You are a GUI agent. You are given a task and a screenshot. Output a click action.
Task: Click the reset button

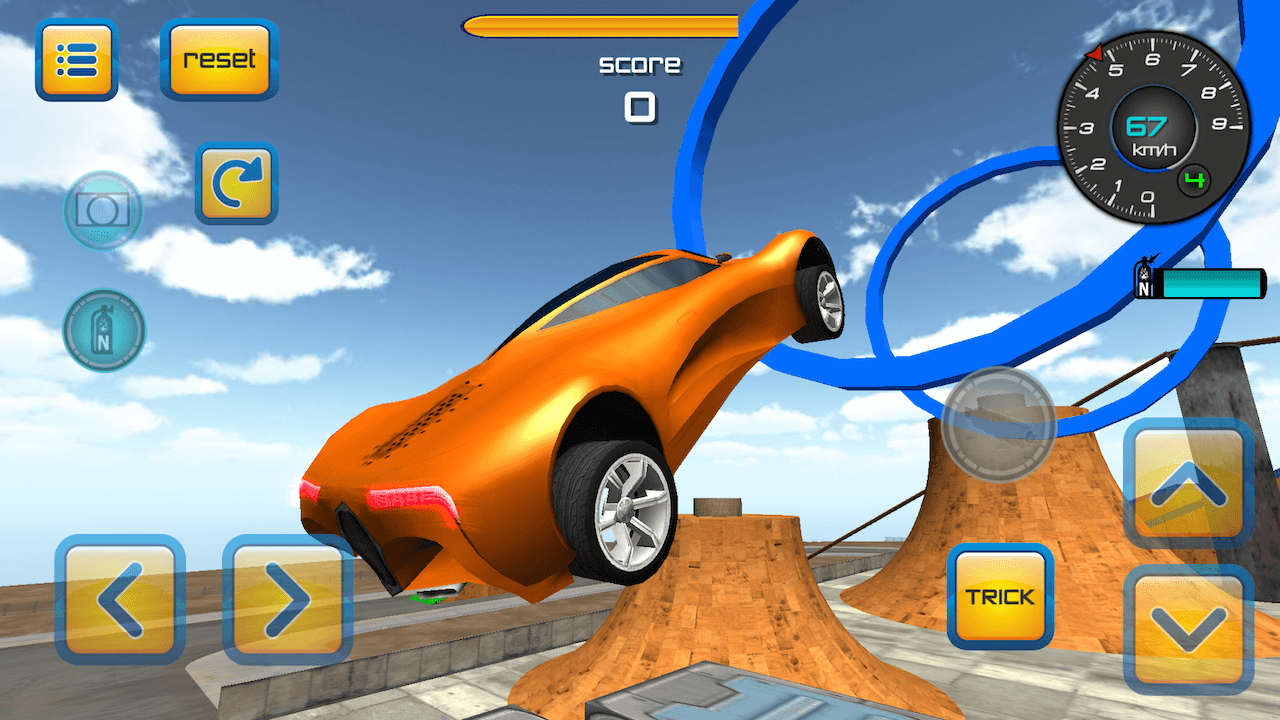218,60
